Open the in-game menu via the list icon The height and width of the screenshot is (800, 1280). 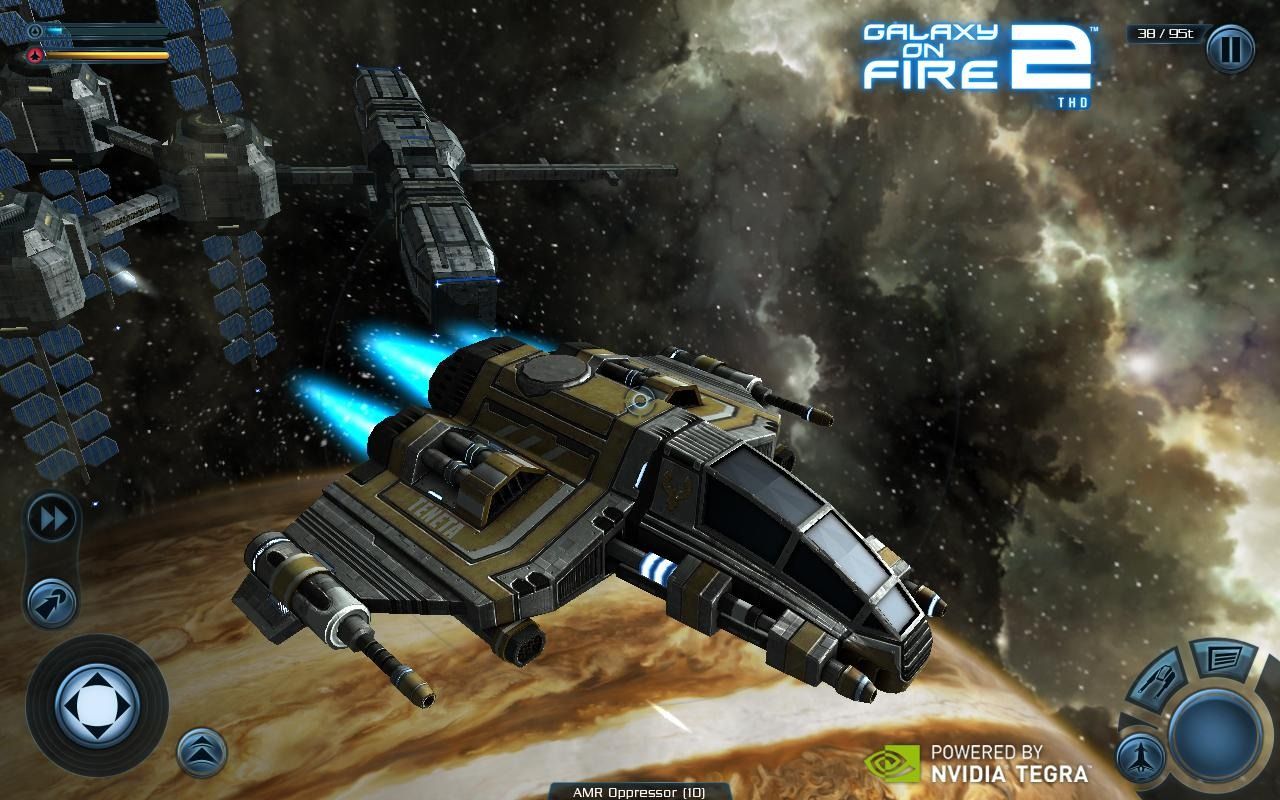pyautogui.click(x=1223, y=658)
